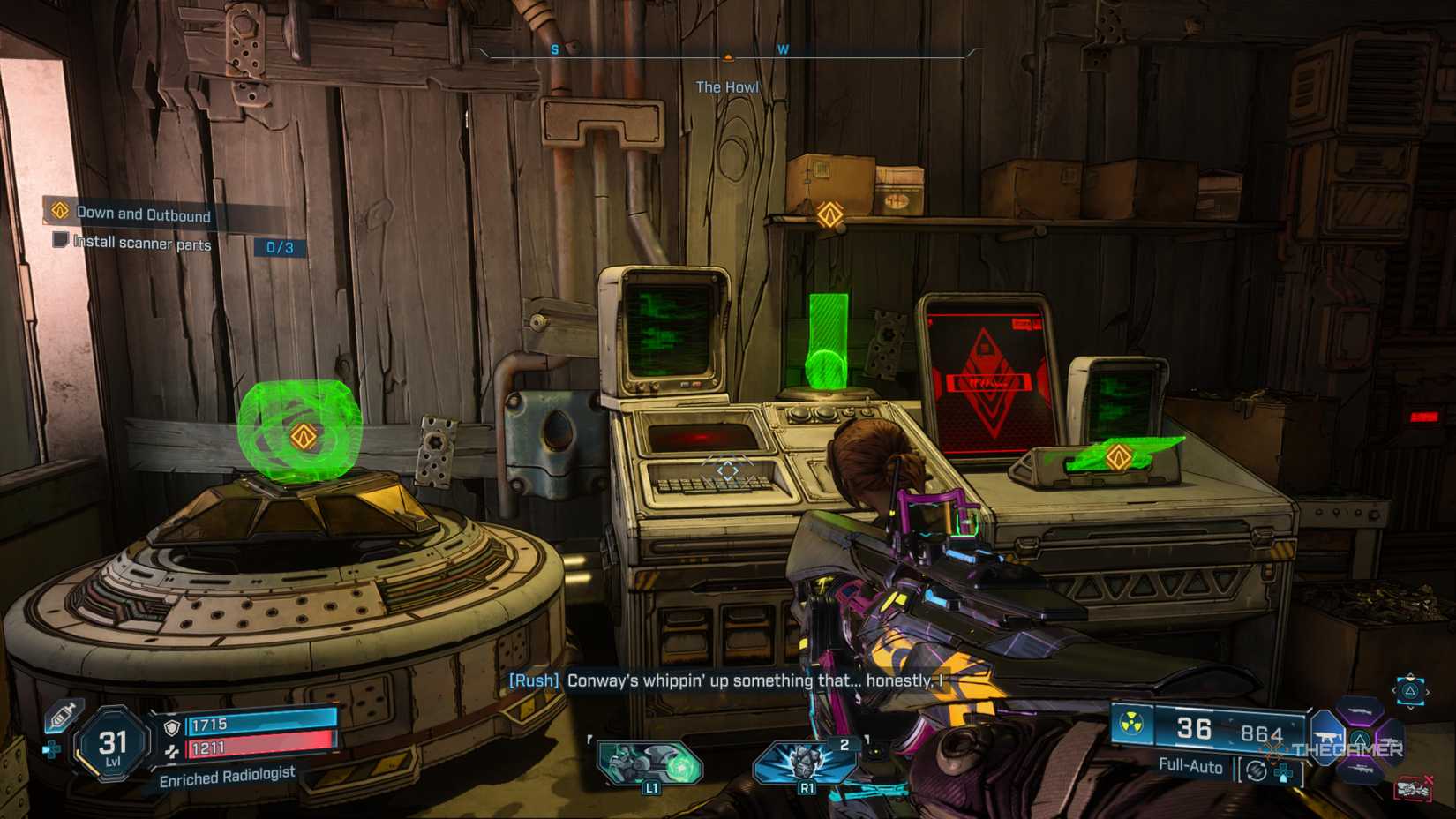Click the shield icon beside the 1715 bar
Image resolution: width=1456 pixels, height=819 pixels.
pyautogui.click(x=171, y=727)
